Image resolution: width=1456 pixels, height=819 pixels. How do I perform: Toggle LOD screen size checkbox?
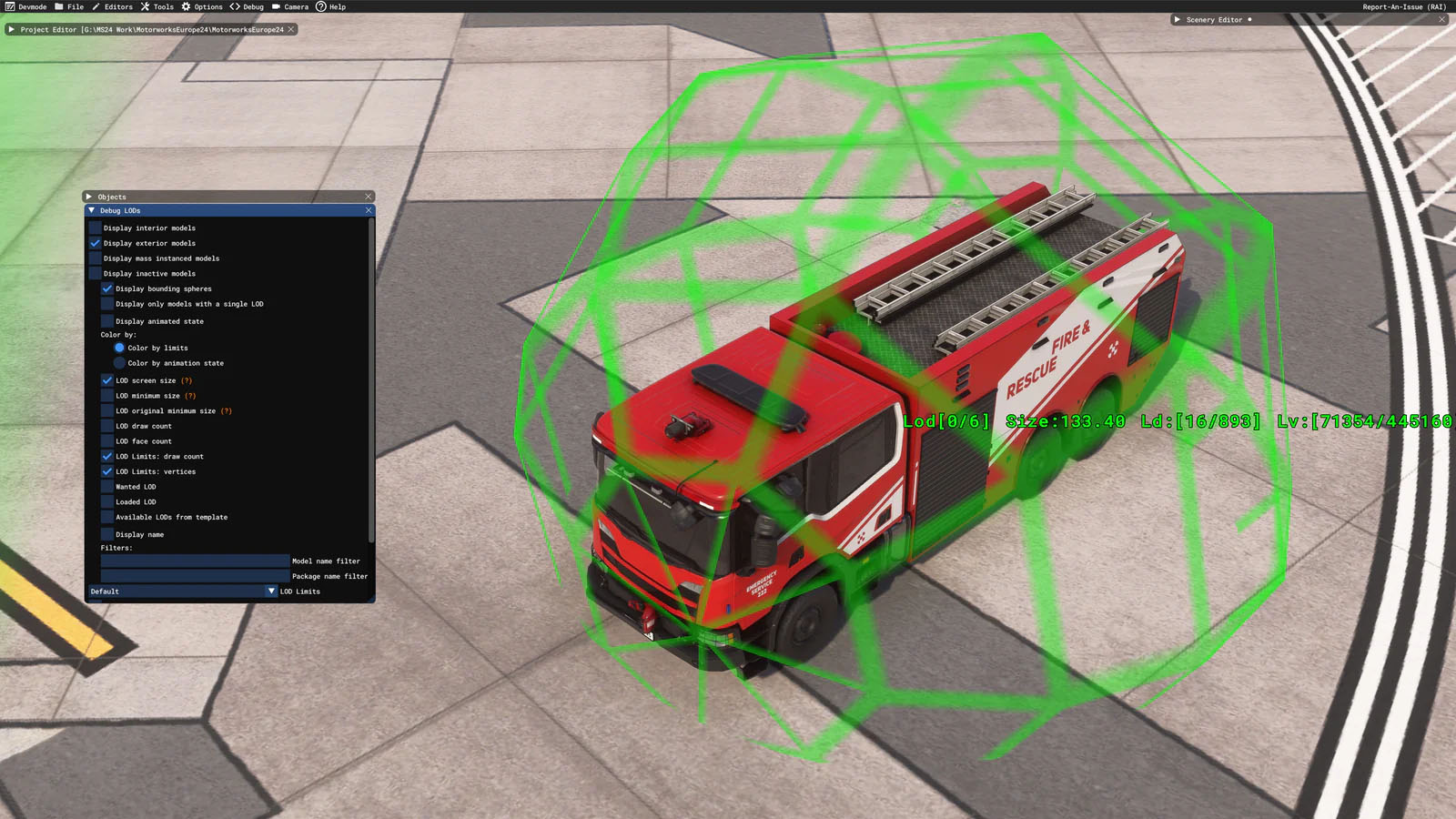(x=107, y=380)
